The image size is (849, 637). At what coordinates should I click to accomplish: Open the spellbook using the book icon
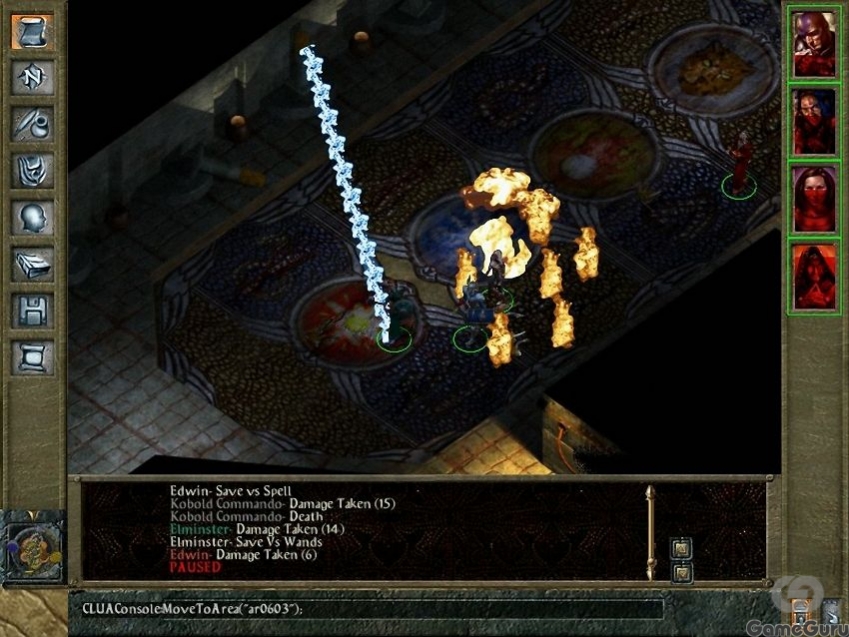click(x=33, y=264)
